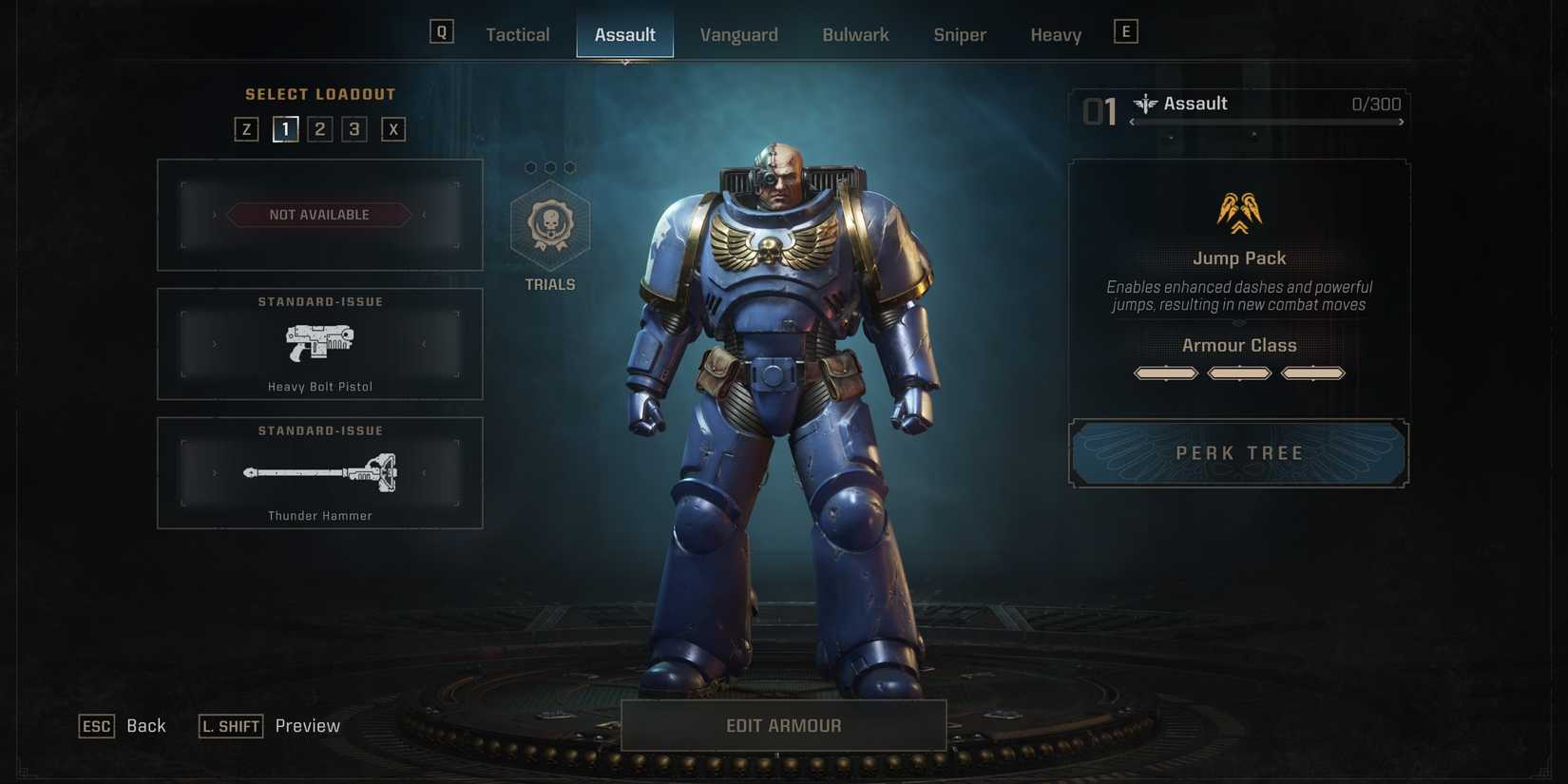Viewport: 1568px width, 784px height.
Task: Select the Heavy Bolt Pistol weapon icon
Action: [318, 344]
